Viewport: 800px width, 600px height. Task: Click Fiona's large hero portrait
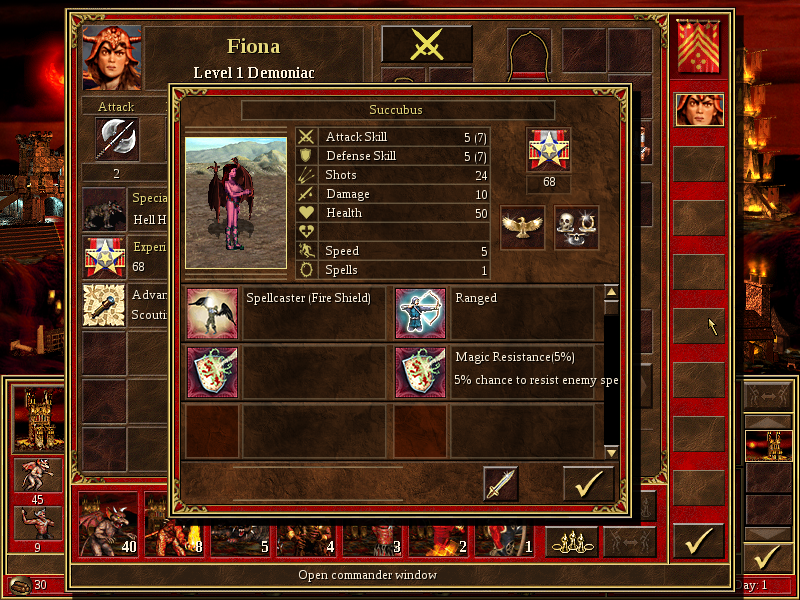(112, 57)
